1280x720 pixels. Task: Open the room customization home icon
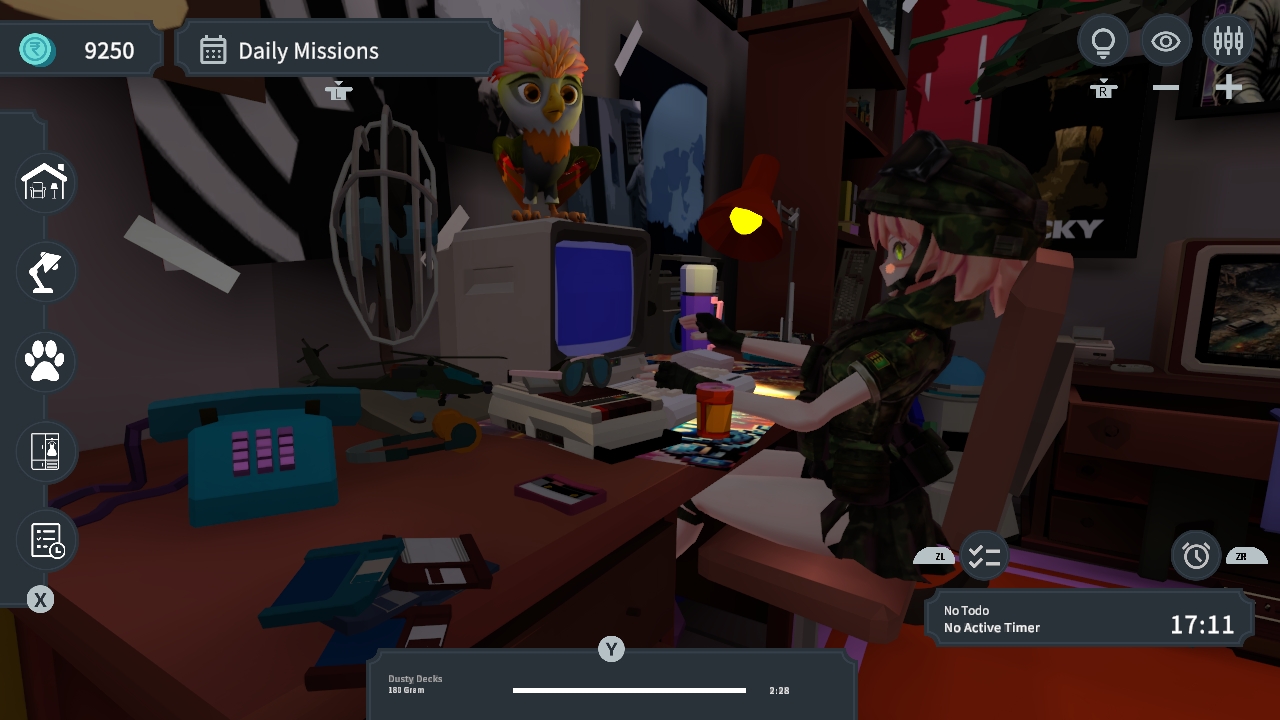click(x=44, y=182)
